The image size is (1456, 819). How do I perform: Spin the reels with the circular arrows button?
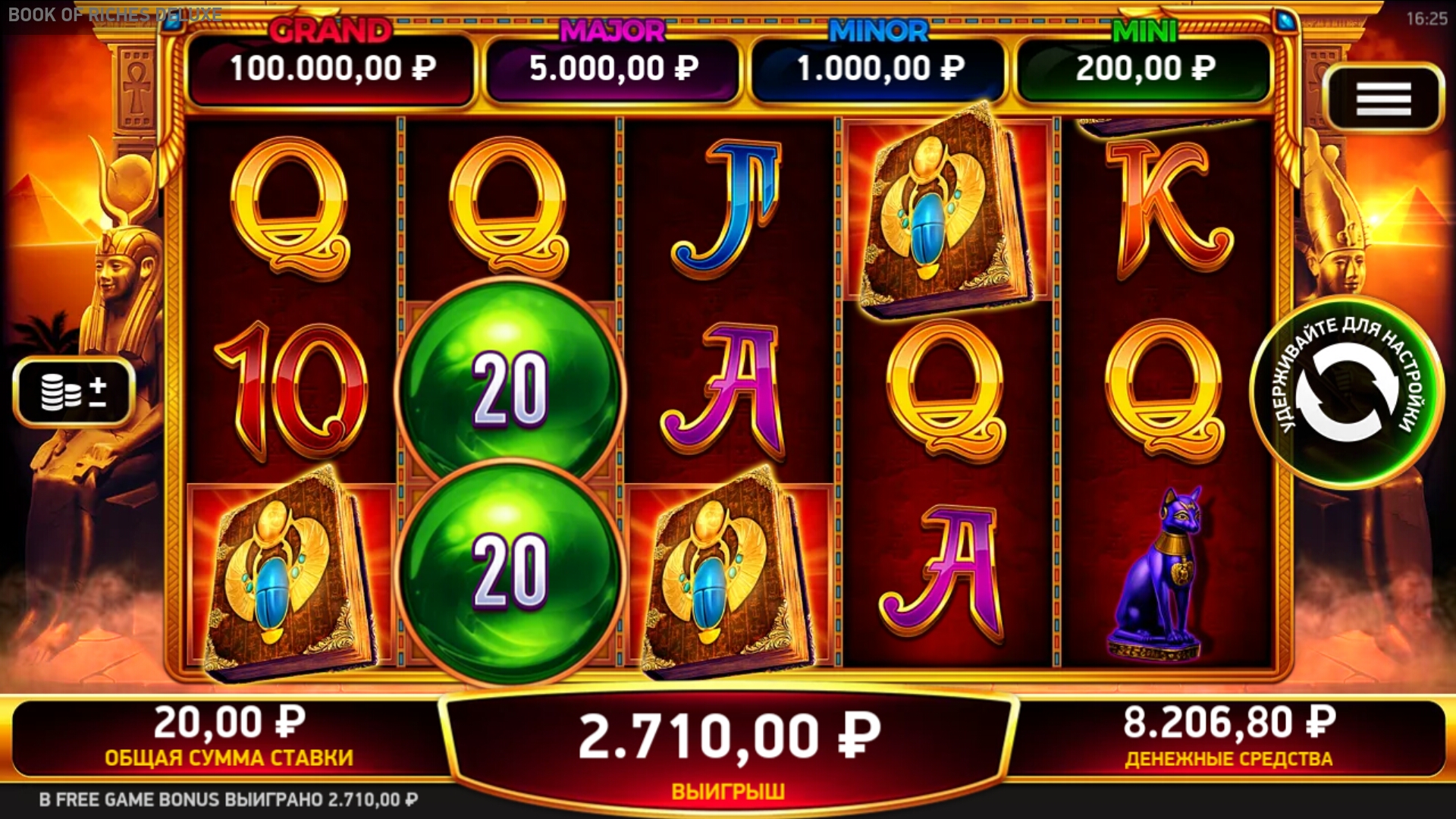1347,392
